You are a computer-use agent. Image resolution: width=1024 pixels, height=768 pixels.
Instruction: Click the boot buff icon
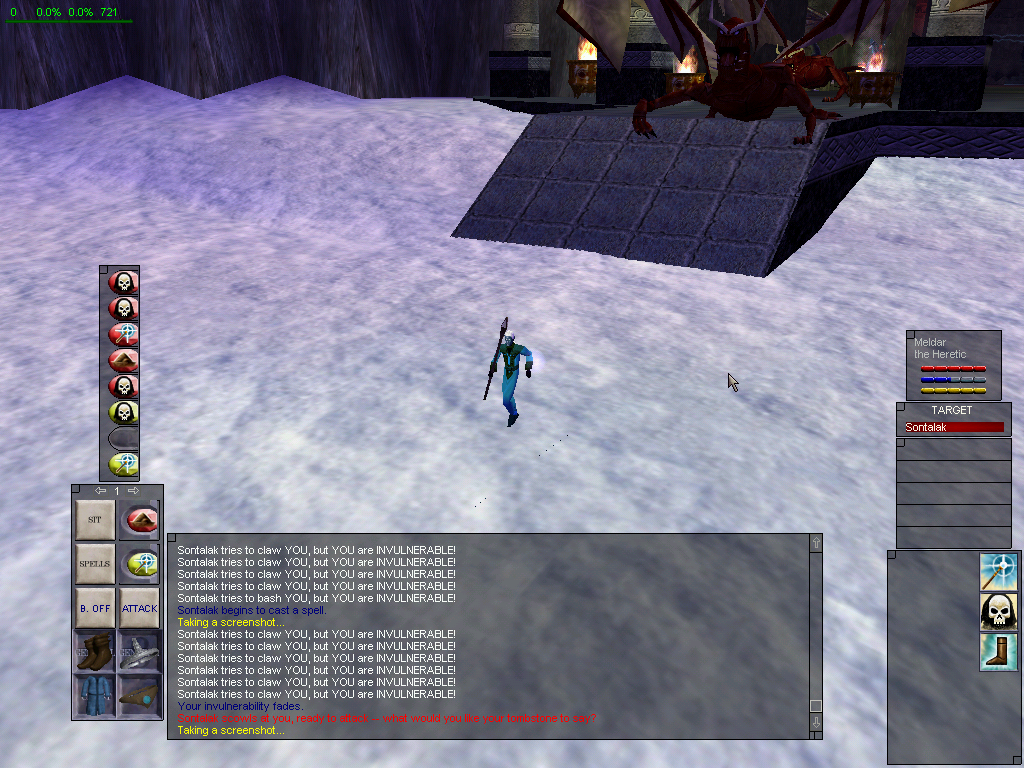(x=999, y=652)
